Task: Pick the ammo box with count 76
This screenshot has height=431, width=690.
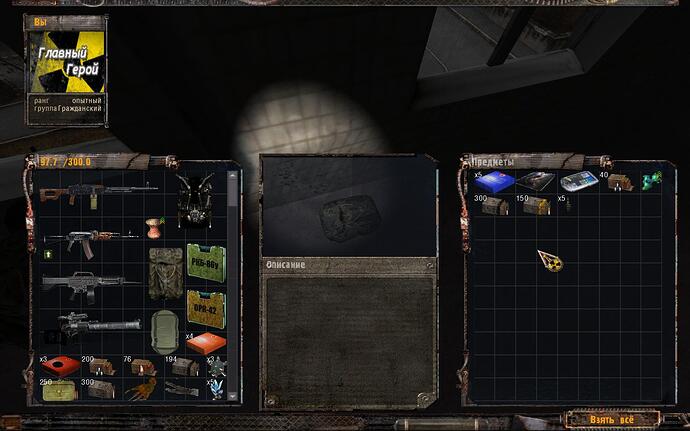Action: (x=139, y=366)
